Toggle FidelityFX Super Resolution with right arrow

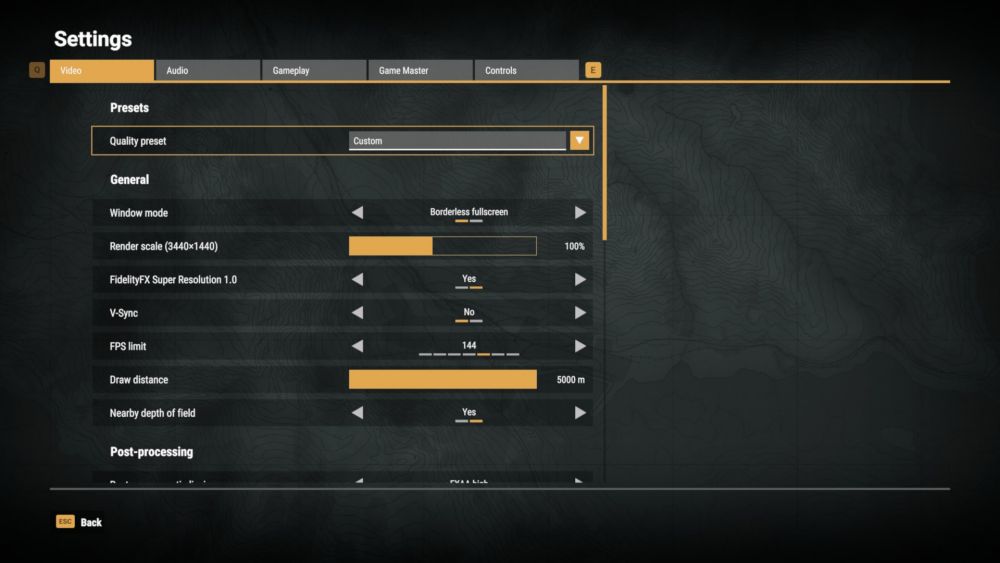click(x=580, y=280)
